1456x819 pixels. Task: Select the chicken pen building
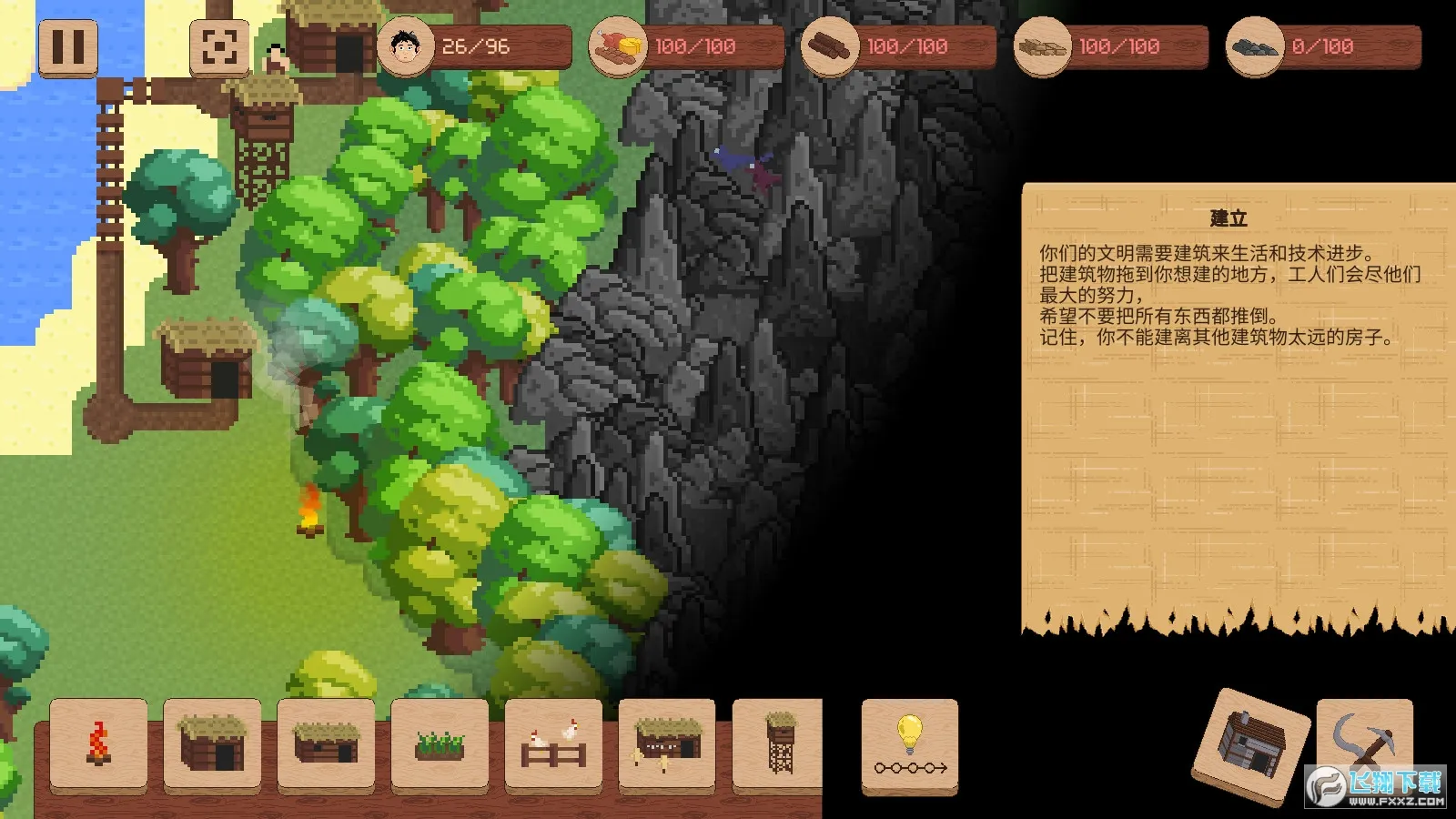point(552,748)
